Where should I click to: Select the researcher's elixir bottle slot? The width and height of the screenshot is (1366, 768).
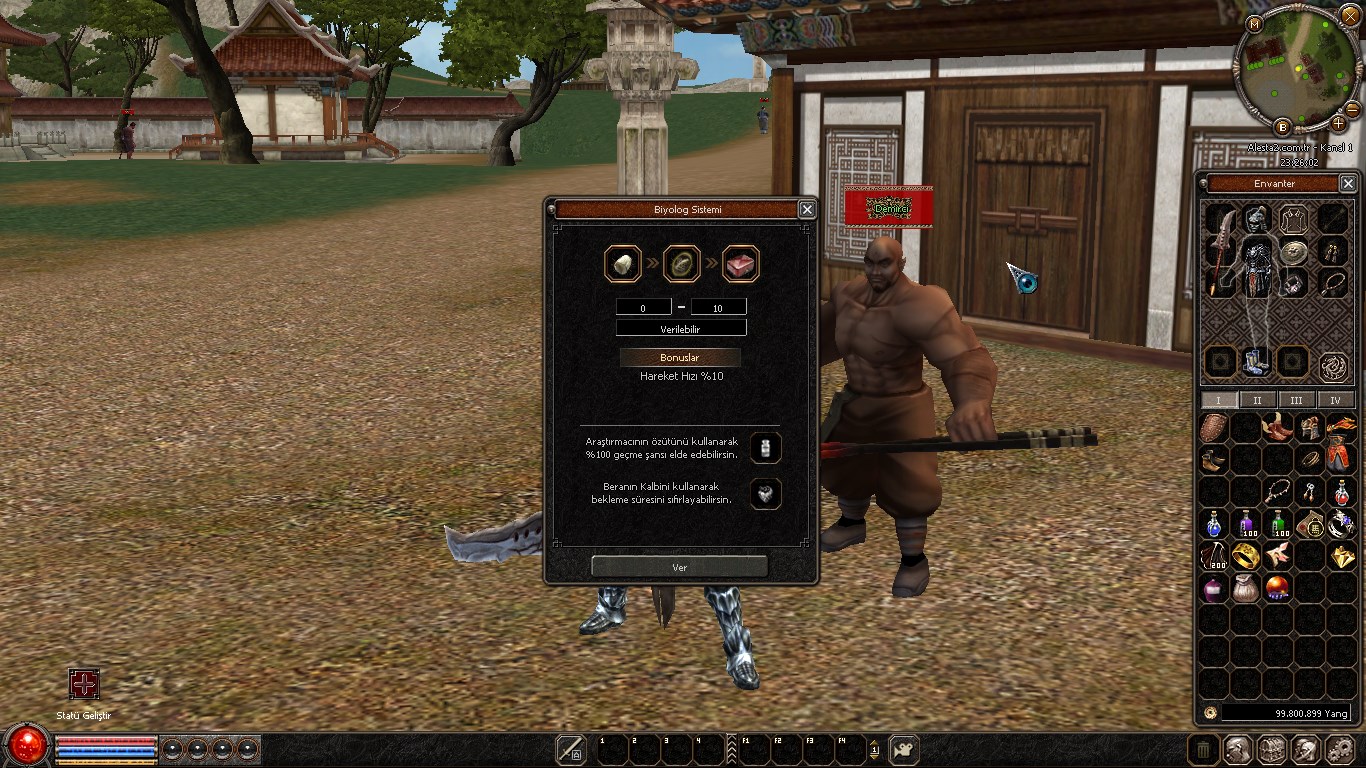click(766, 448)
